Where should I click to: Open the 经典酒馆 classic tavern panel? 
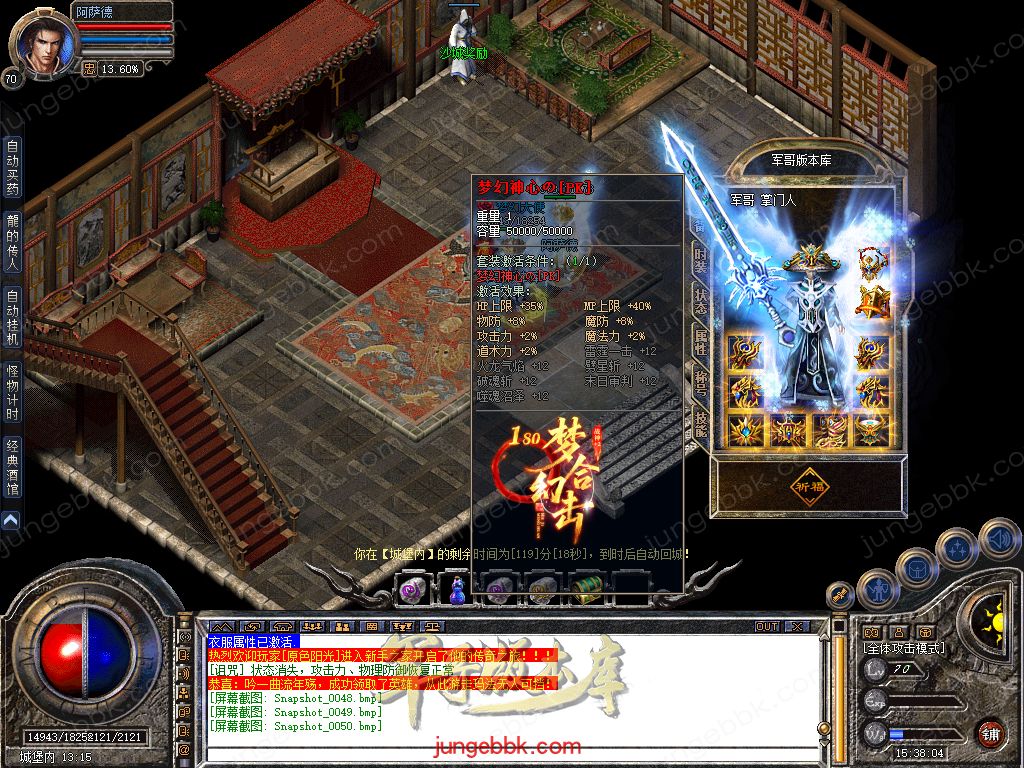pyautogui.click(x=12, y=466)
